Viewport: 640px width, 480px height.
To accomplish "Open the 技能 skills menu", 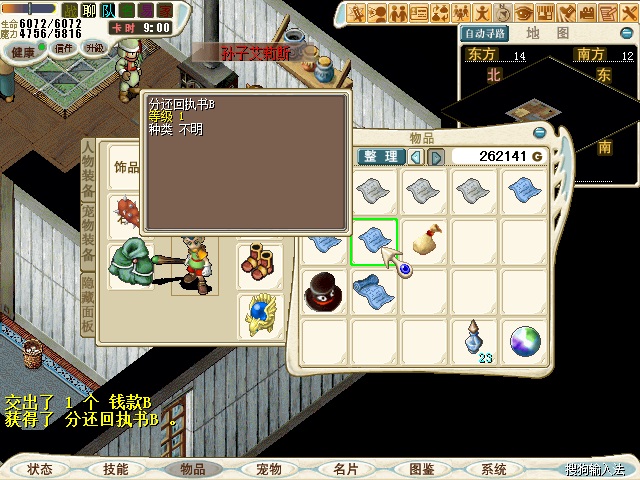I will [115, 469].
